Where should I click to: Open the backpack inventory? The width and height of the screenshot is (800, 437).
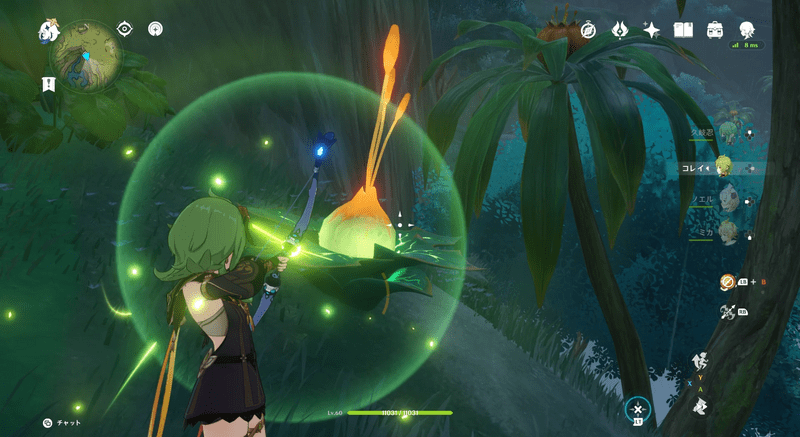[x=715, y=30]
